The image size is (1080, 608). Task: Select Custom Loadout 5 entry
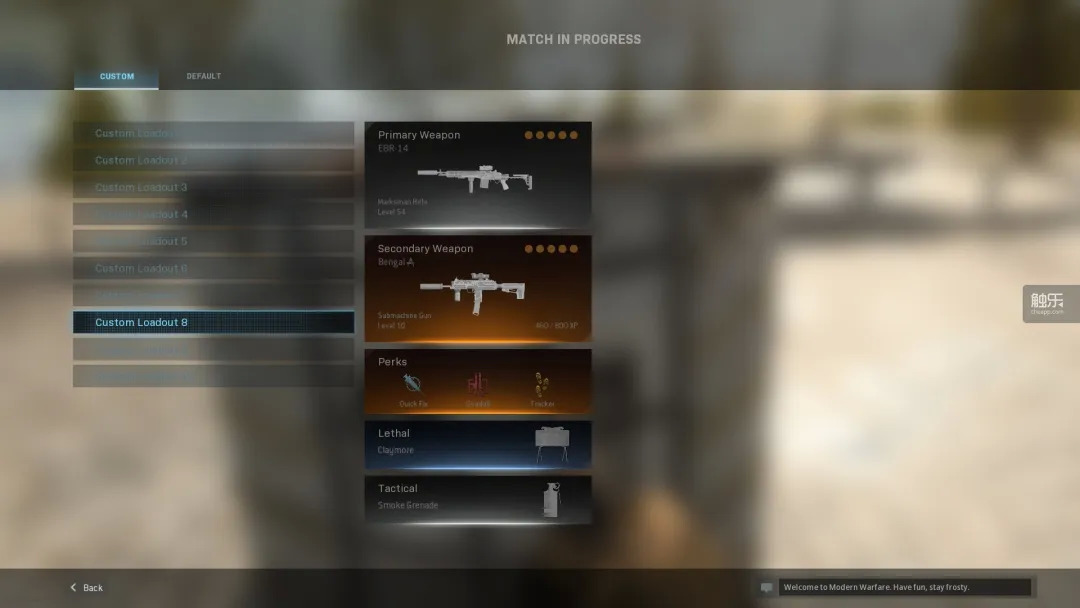[x=213, y=241]
